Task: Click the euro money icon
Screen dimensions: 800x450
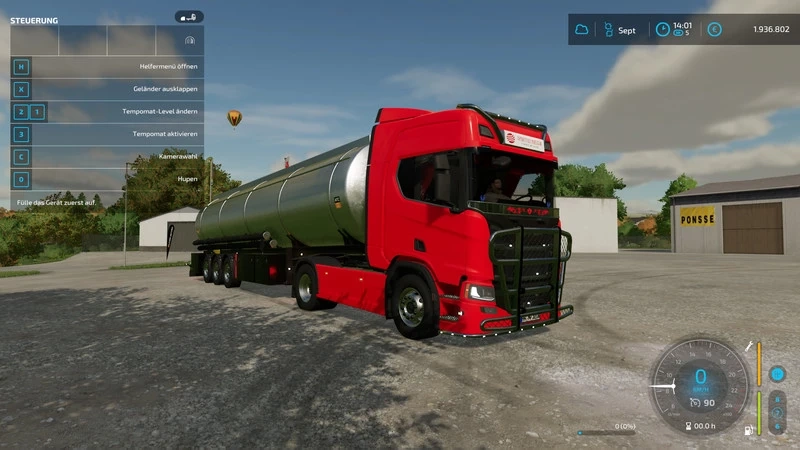Action: coord(714,30)
